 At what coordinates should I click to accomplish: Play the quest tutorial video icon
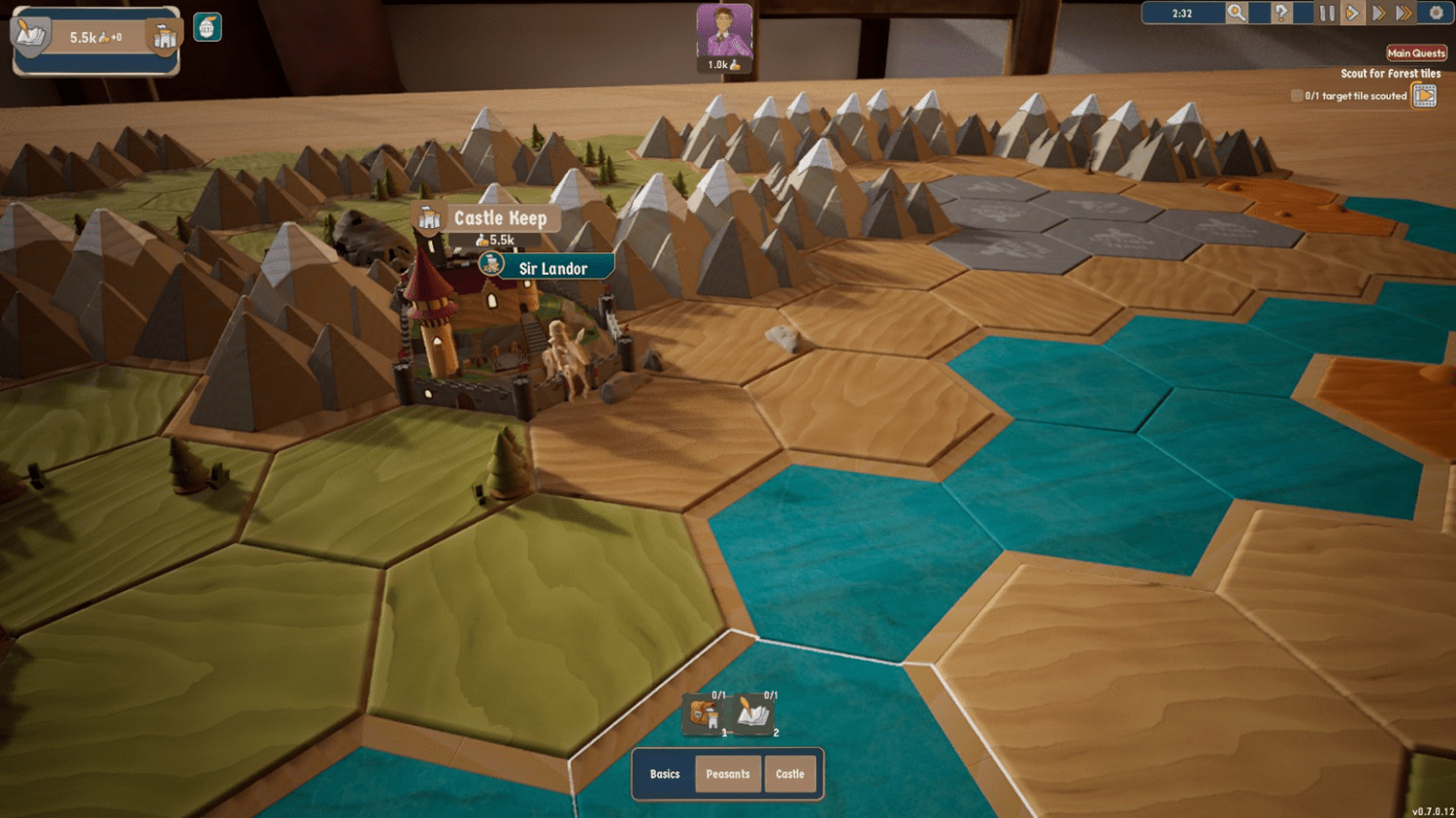(x=1424, y=96)
